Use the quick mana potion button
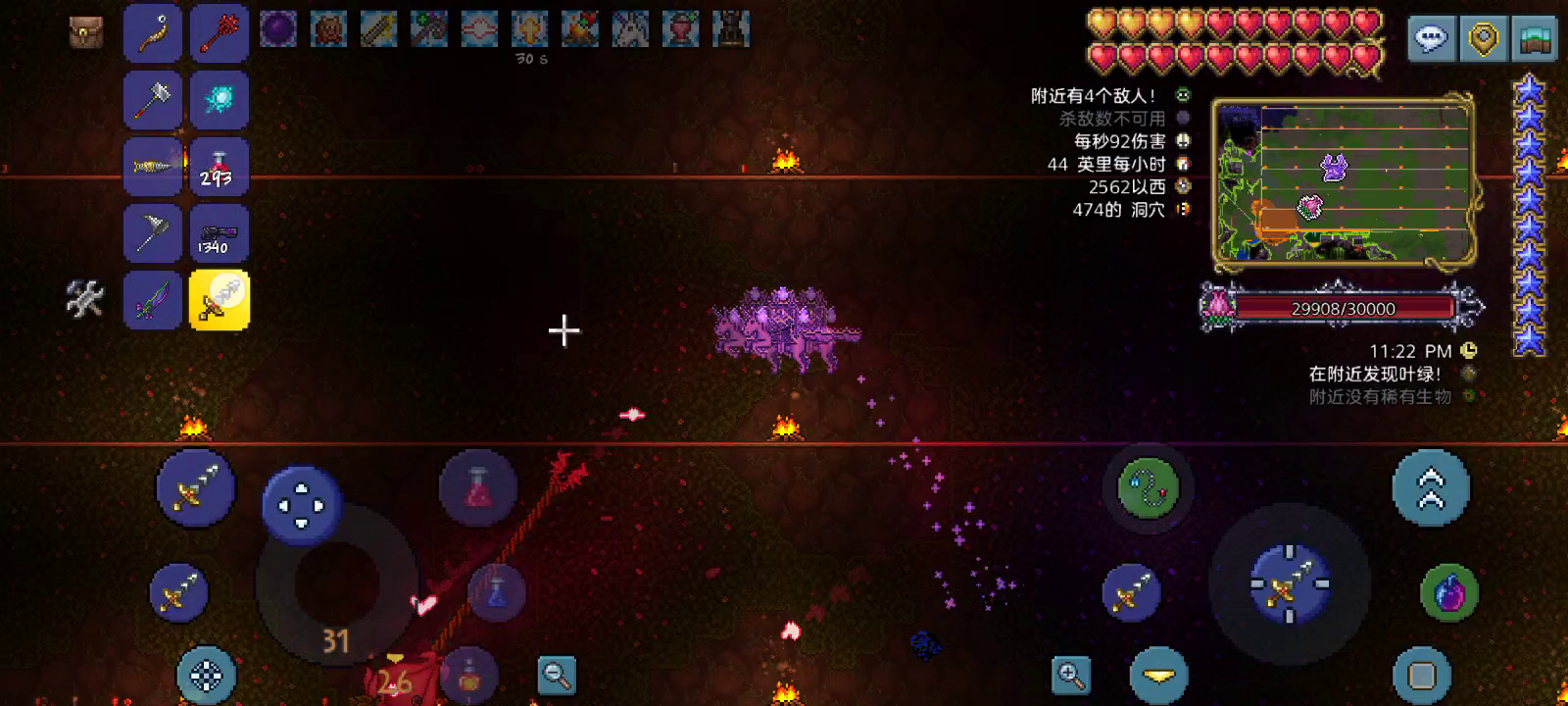Viewport: 1568px width, 706px height. click(497, 591)
